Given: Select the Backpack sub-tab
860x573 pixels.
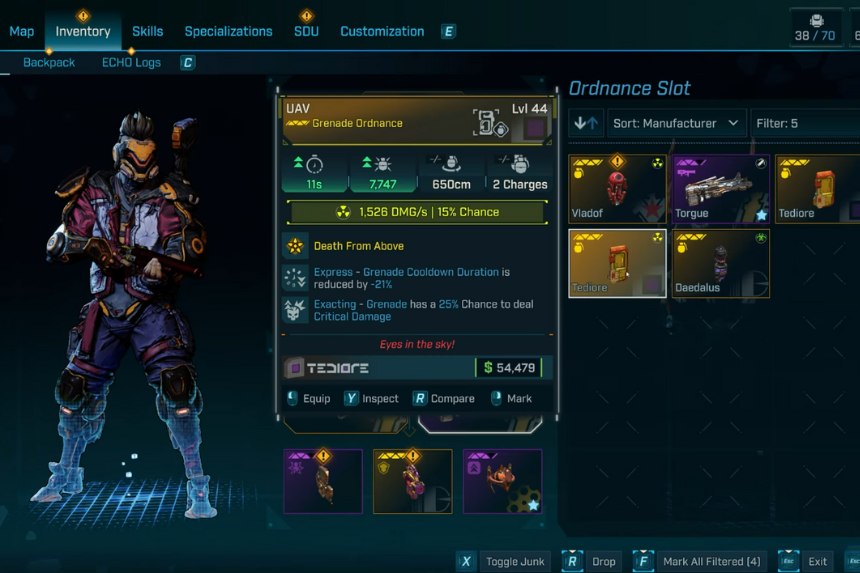Looking at the screenshot, I should click(x=49, y=62).
